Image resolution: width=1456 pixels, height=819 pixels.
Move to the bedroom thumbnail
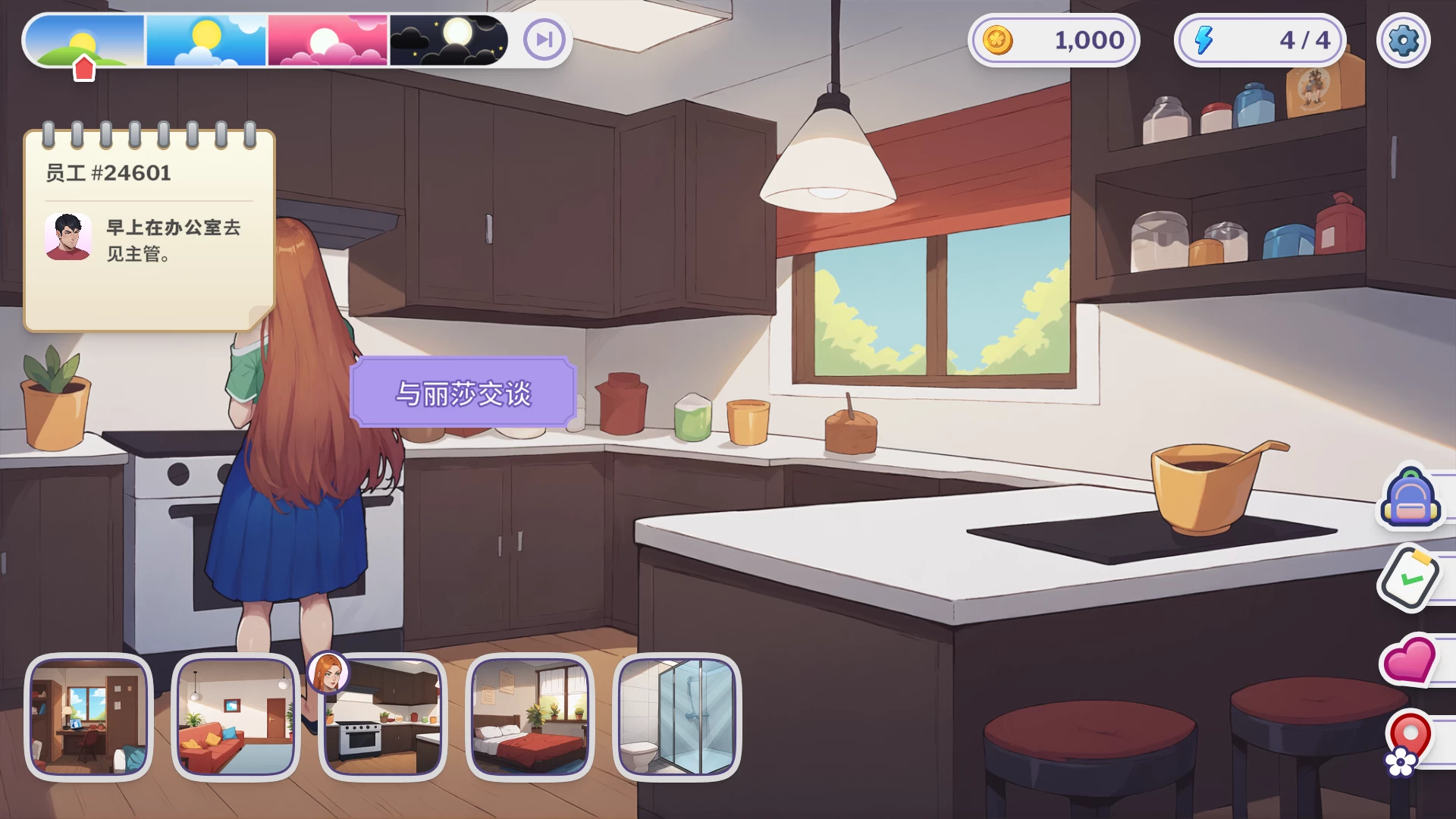(530, 717)
